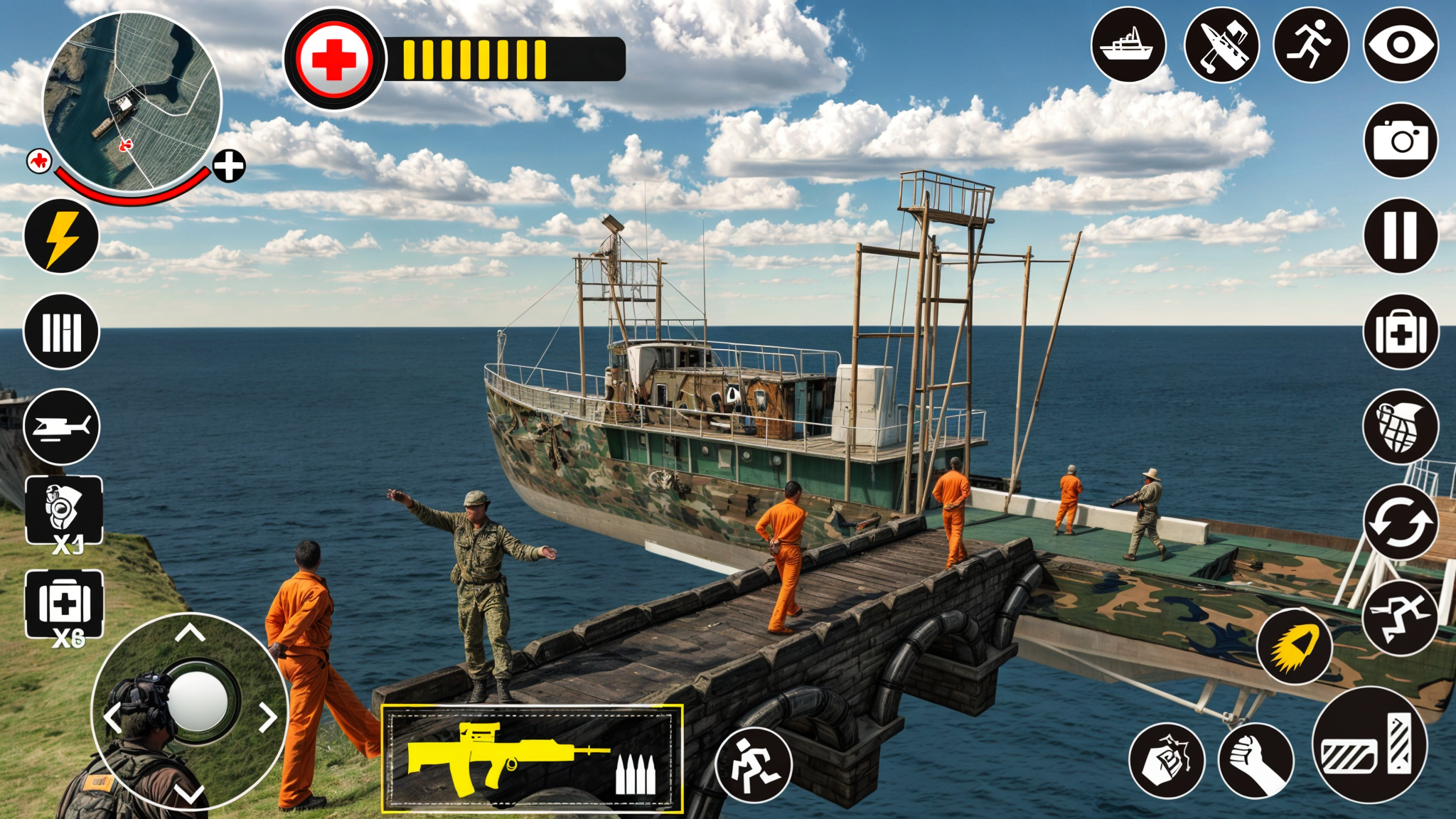Call the helicopter with its sidebar icon
The height and width of the screenshot is (819, 1456).
[x=62, y=427]
